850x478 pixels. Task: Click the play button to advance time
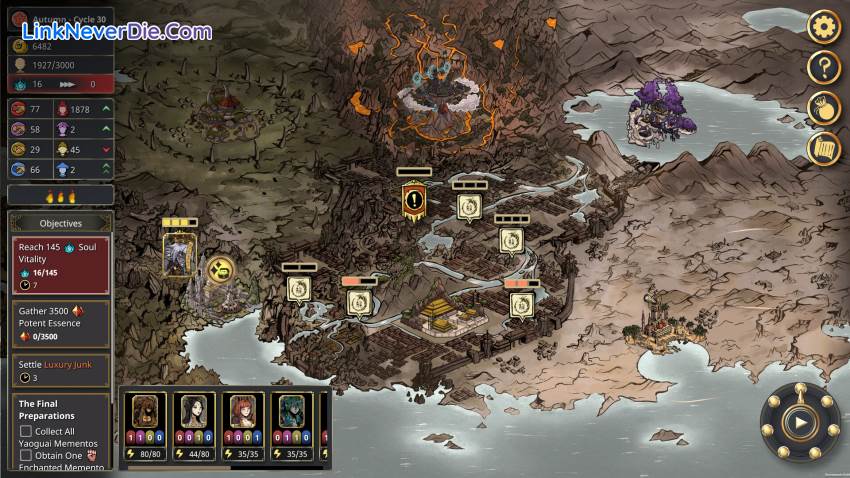pyautogui.click(x=799, y=422)
